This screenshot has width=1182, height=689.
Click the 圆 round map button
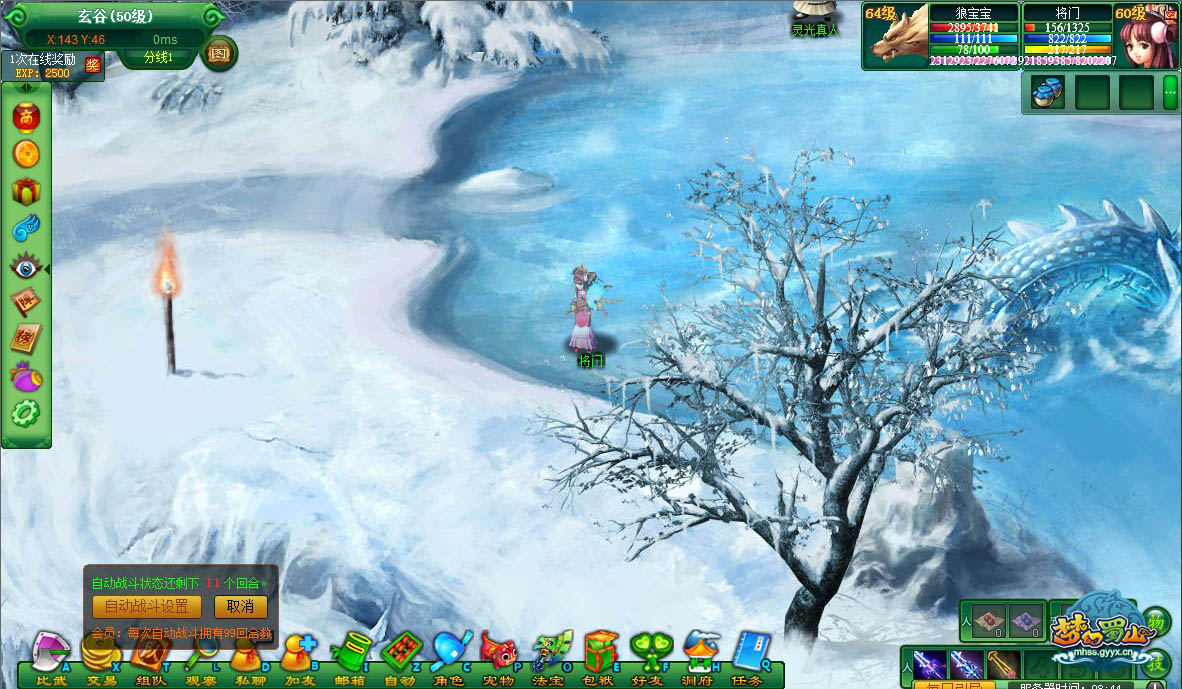click(219, 52)
